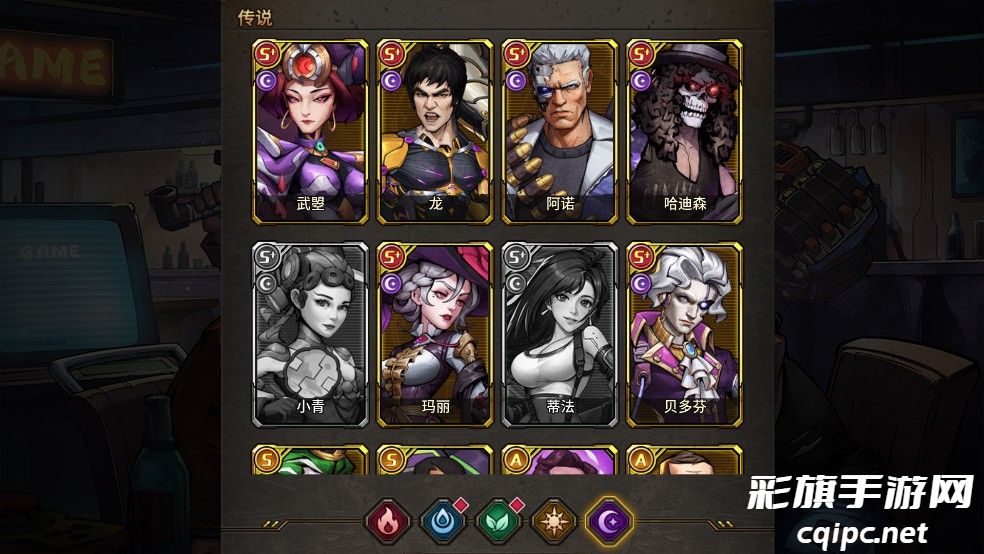Screen dimensions: 984x554
Task: Filter heroes by fire element
Action: (385, 522)
